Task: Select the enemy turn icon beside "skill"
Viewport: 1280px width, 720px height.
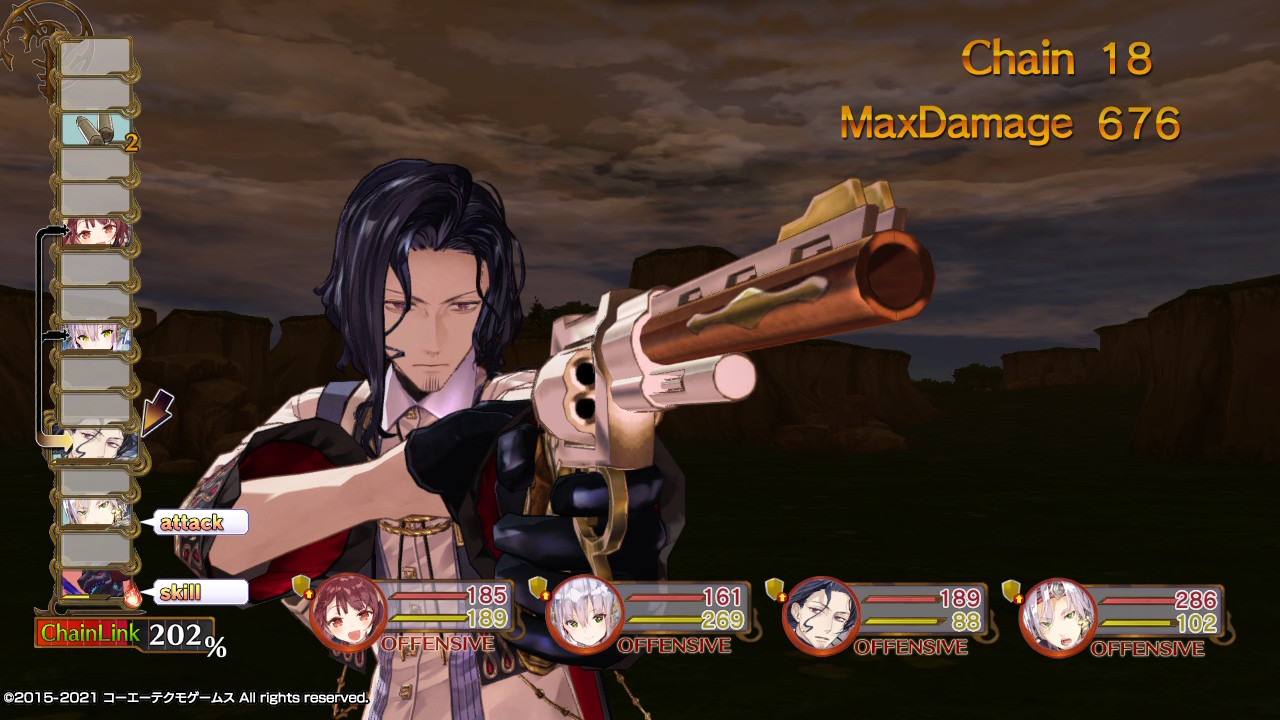Action: (x=96, y=585)
